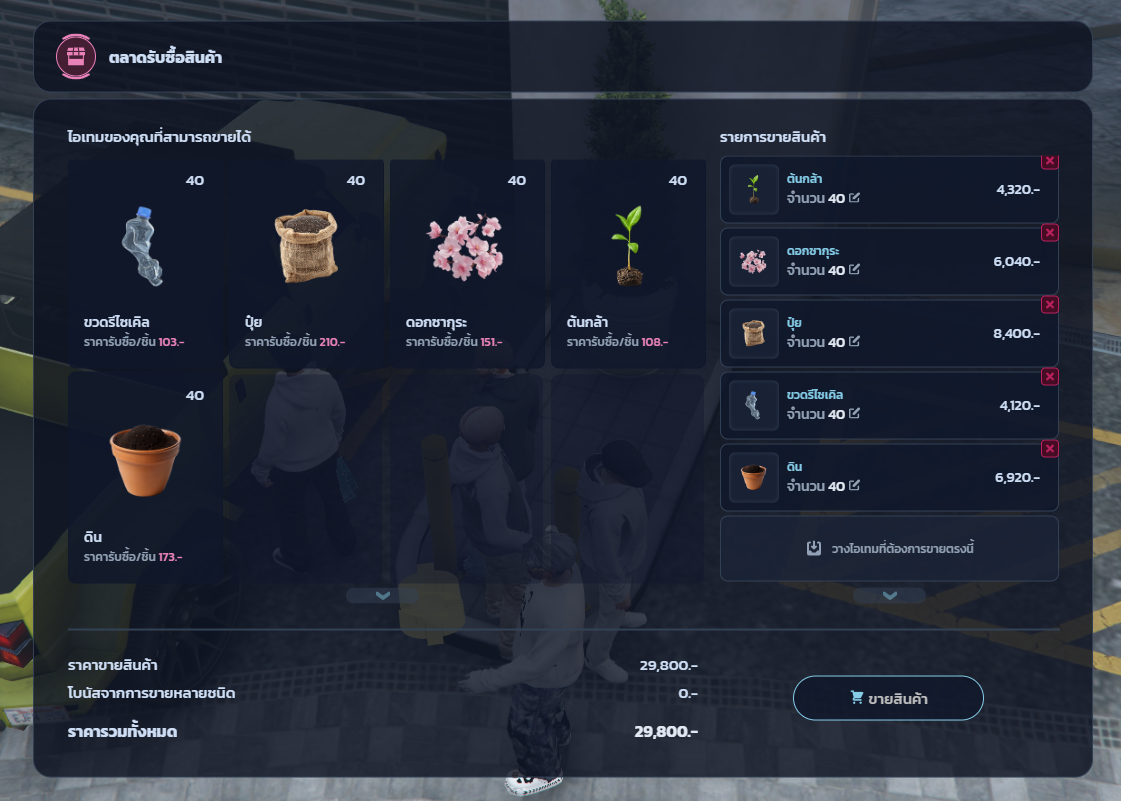Expand the sellable items list down arrow
Viewport: 1121px width, 801px height.
pos(381,595)
